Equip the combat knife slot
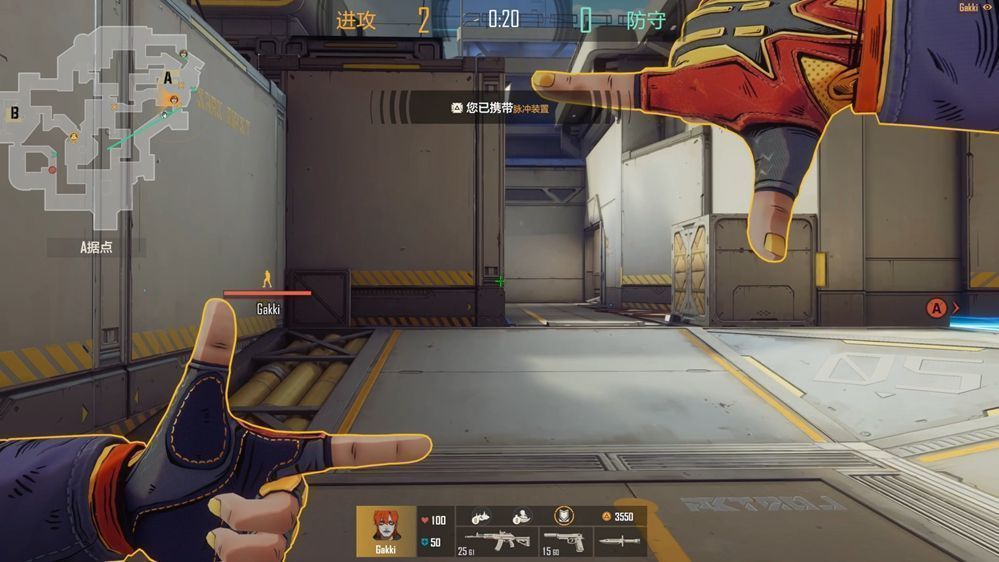999x562 pixels. point(619,541)
